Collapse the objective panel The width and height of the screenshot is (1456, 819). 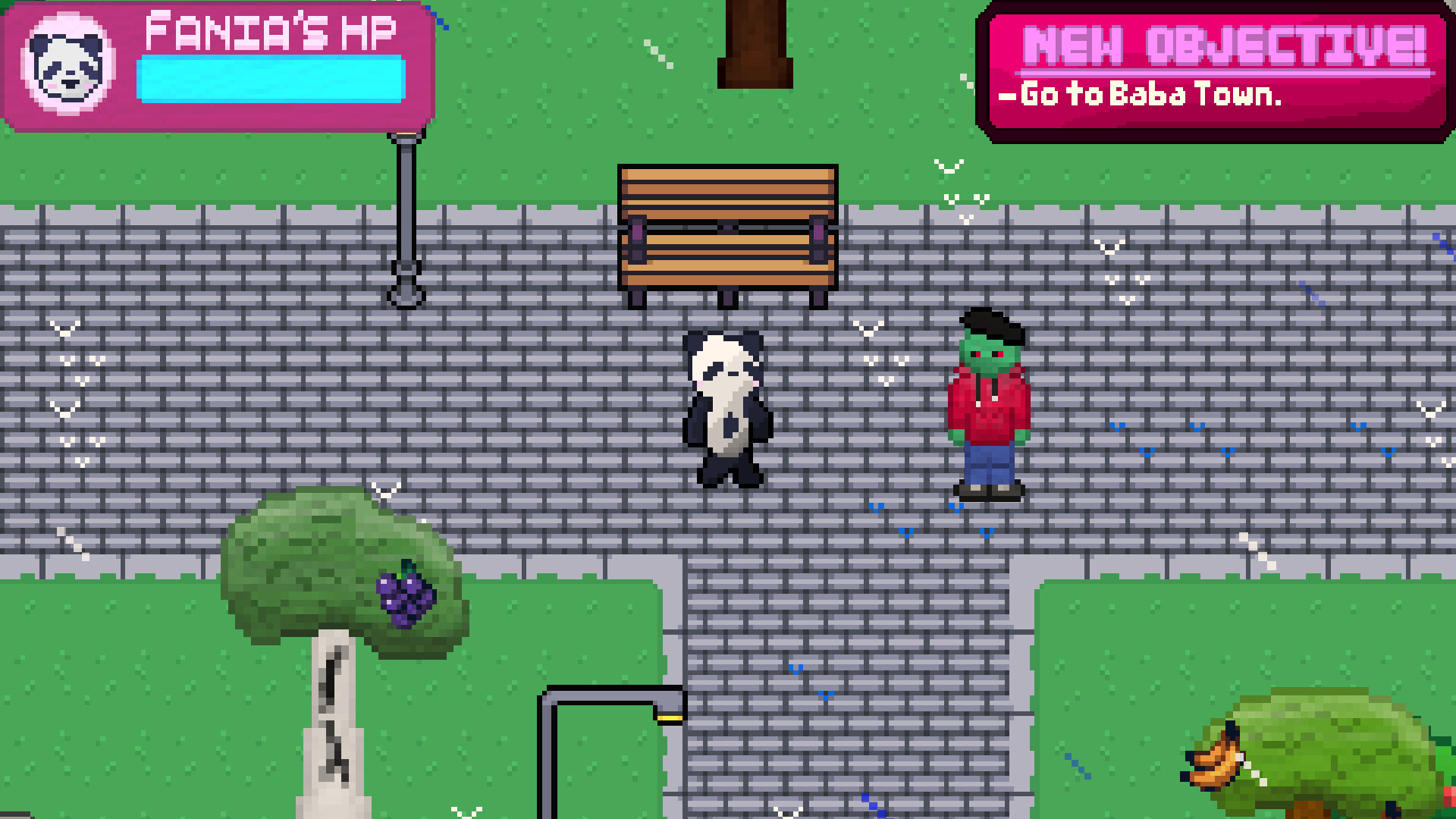click(1213, 68)
